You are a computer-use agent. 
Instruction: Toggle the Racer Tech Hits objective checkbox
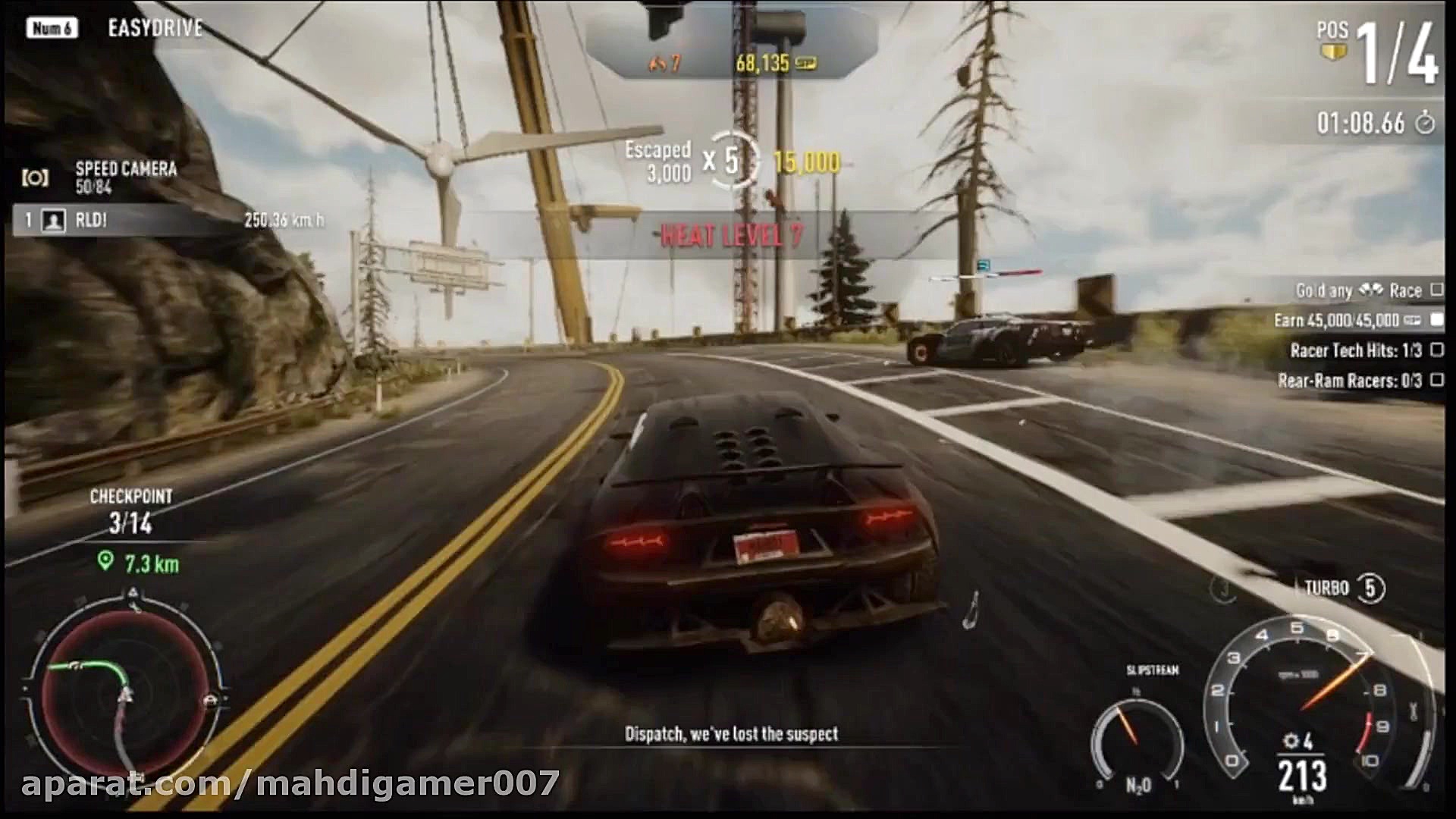(1436, 350)
